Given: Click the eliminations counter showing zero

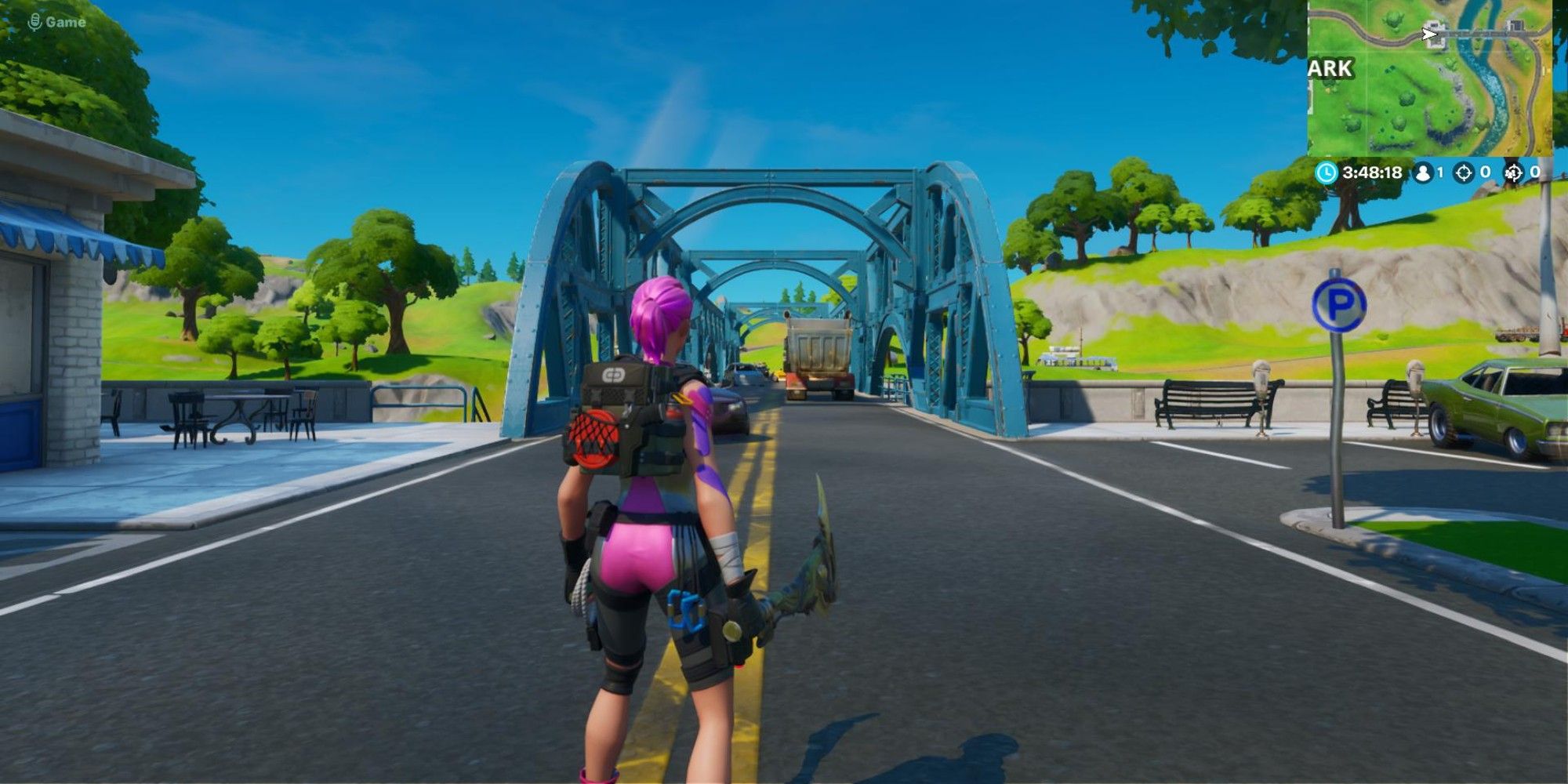Looking at the screenshot, I should coord(1486,172).
